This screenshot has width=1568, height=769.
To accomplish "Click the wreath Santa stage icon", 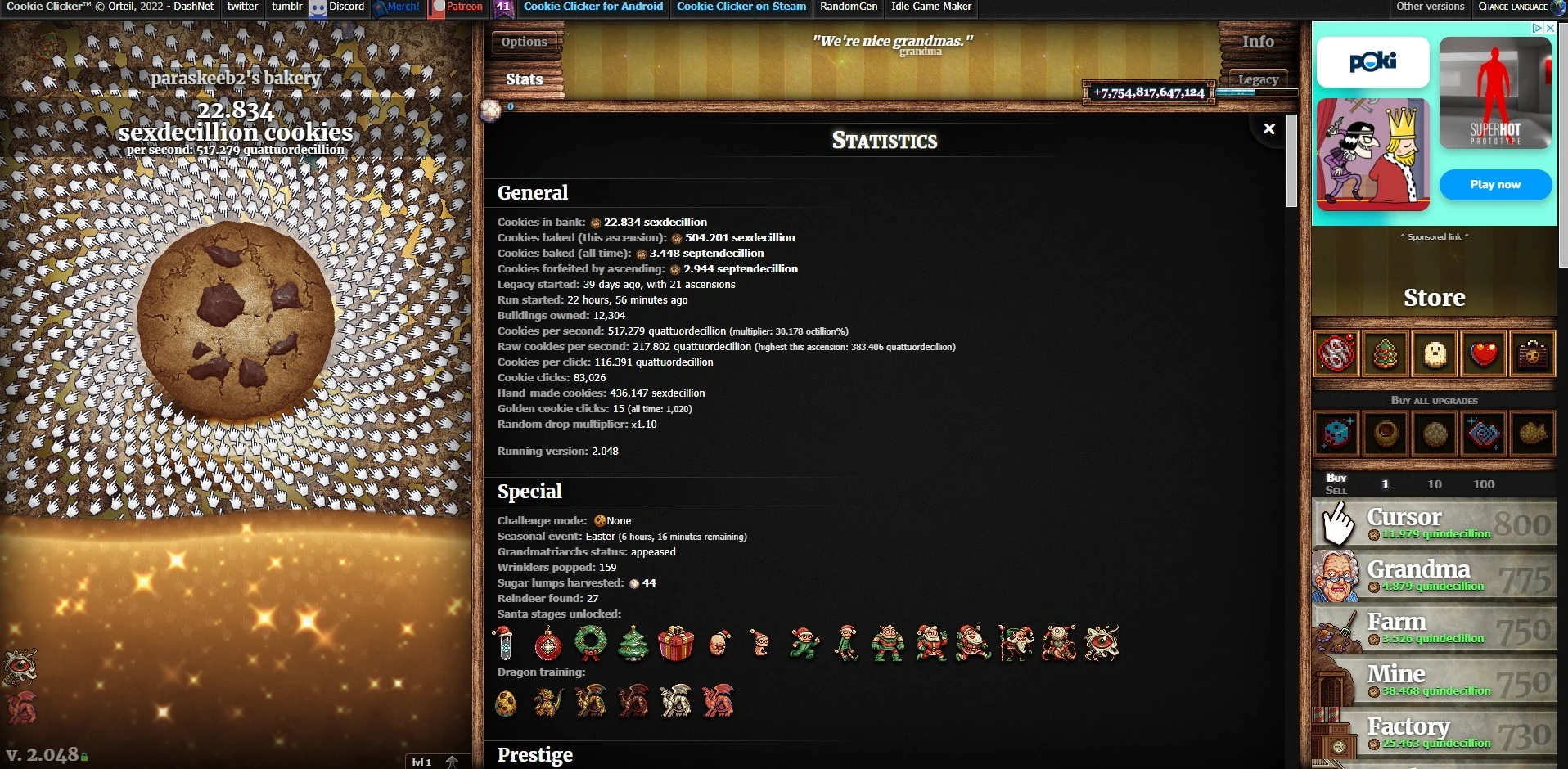I will [x=591, y=644].
